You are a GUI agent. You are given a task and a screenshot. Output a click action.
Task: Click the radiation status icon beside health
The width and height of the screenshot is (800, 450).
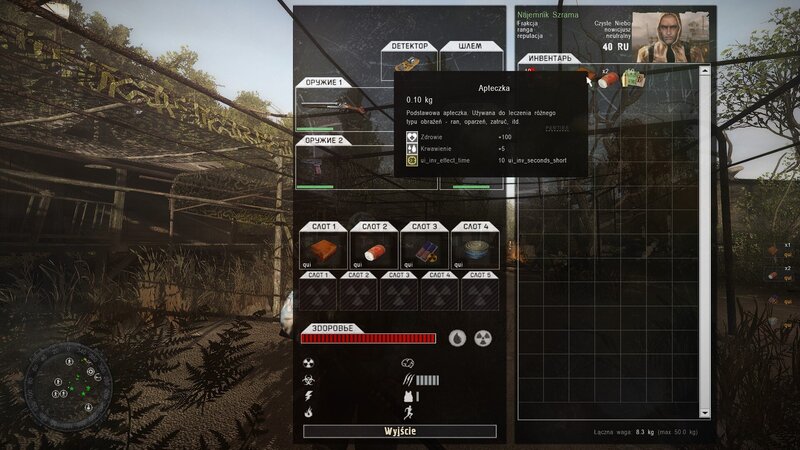click(x=483, y=338)
